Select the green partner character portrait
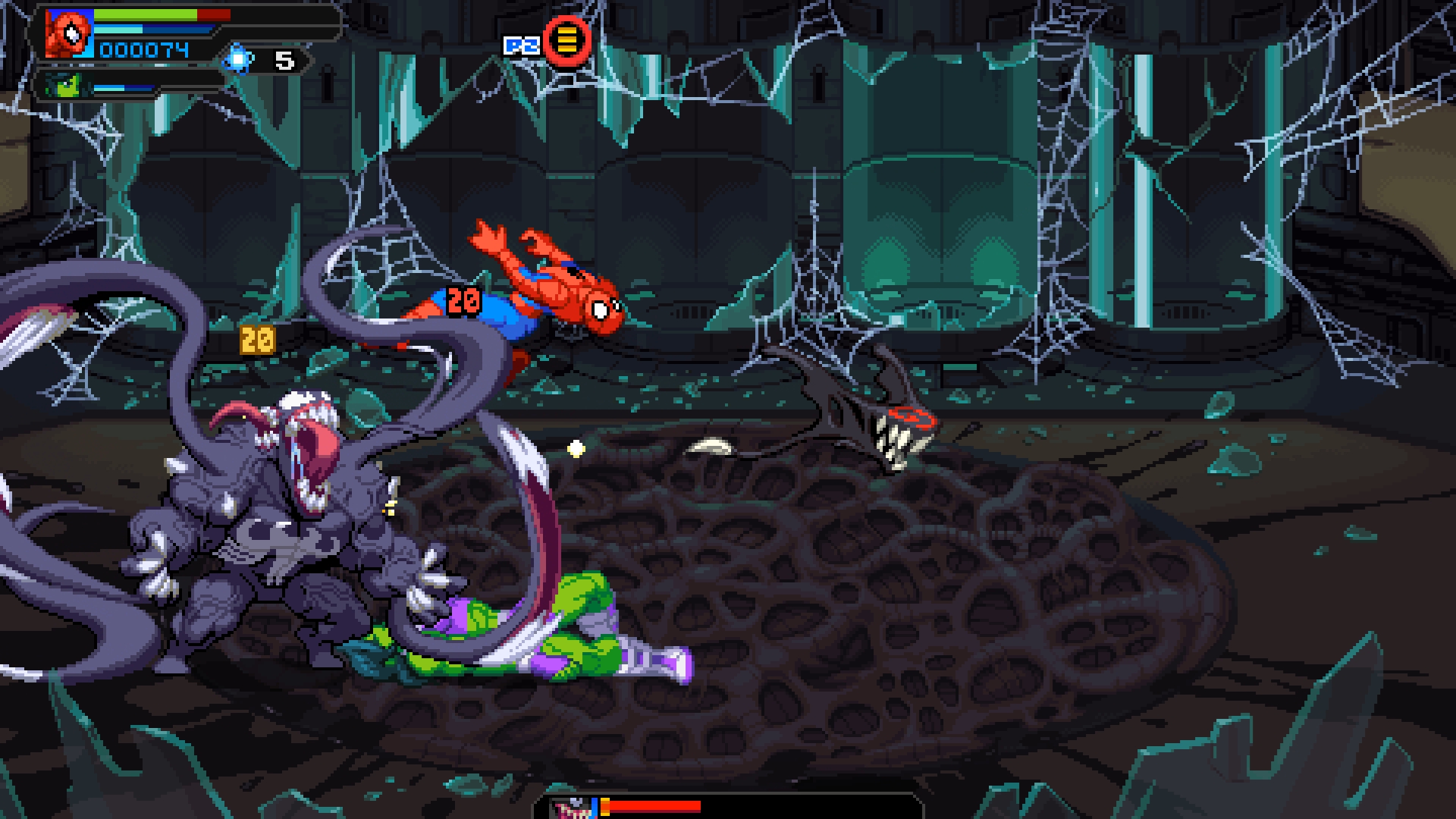Image resolution: width=1456 pixels, height=819 pixels. coord(62,85)
